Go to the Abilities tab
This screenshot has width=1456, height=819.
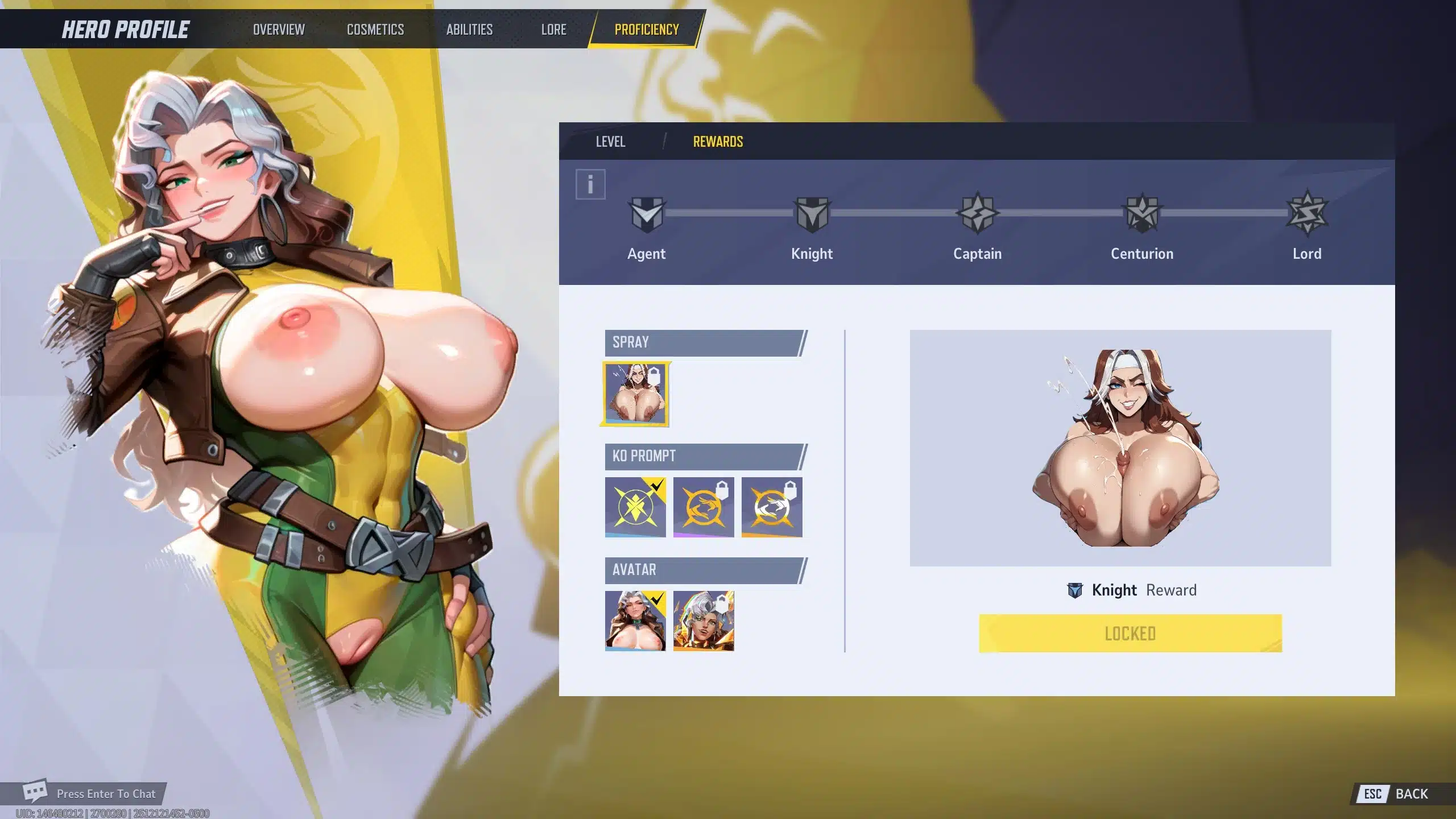pos(469,30)
